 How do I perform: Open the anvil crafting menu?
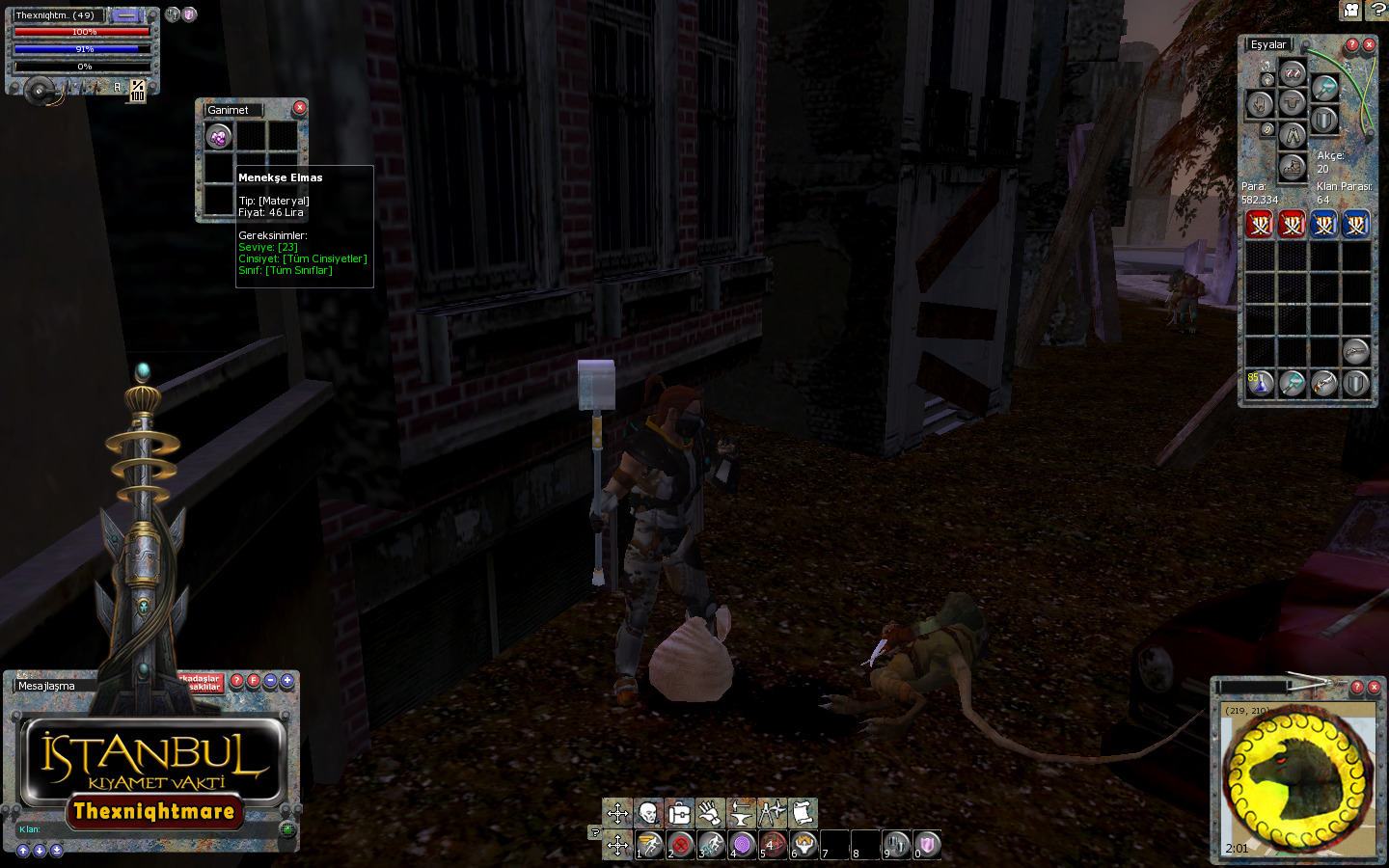tap(741, 812)
